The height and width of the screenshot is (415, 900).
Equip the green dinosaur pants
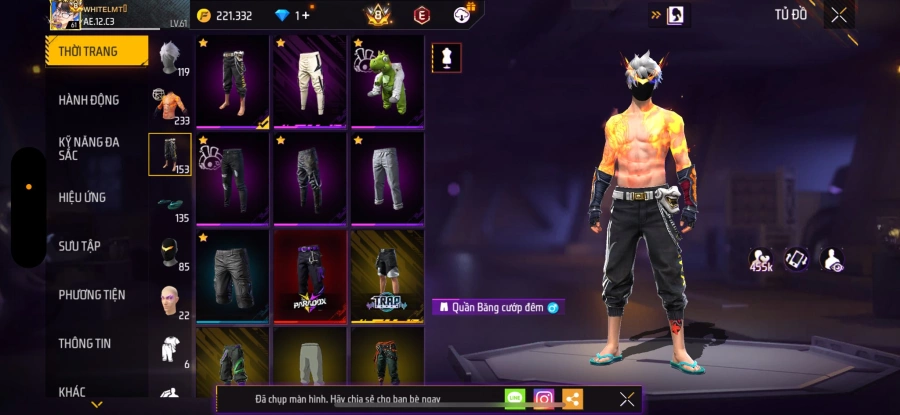coord(387,81)
